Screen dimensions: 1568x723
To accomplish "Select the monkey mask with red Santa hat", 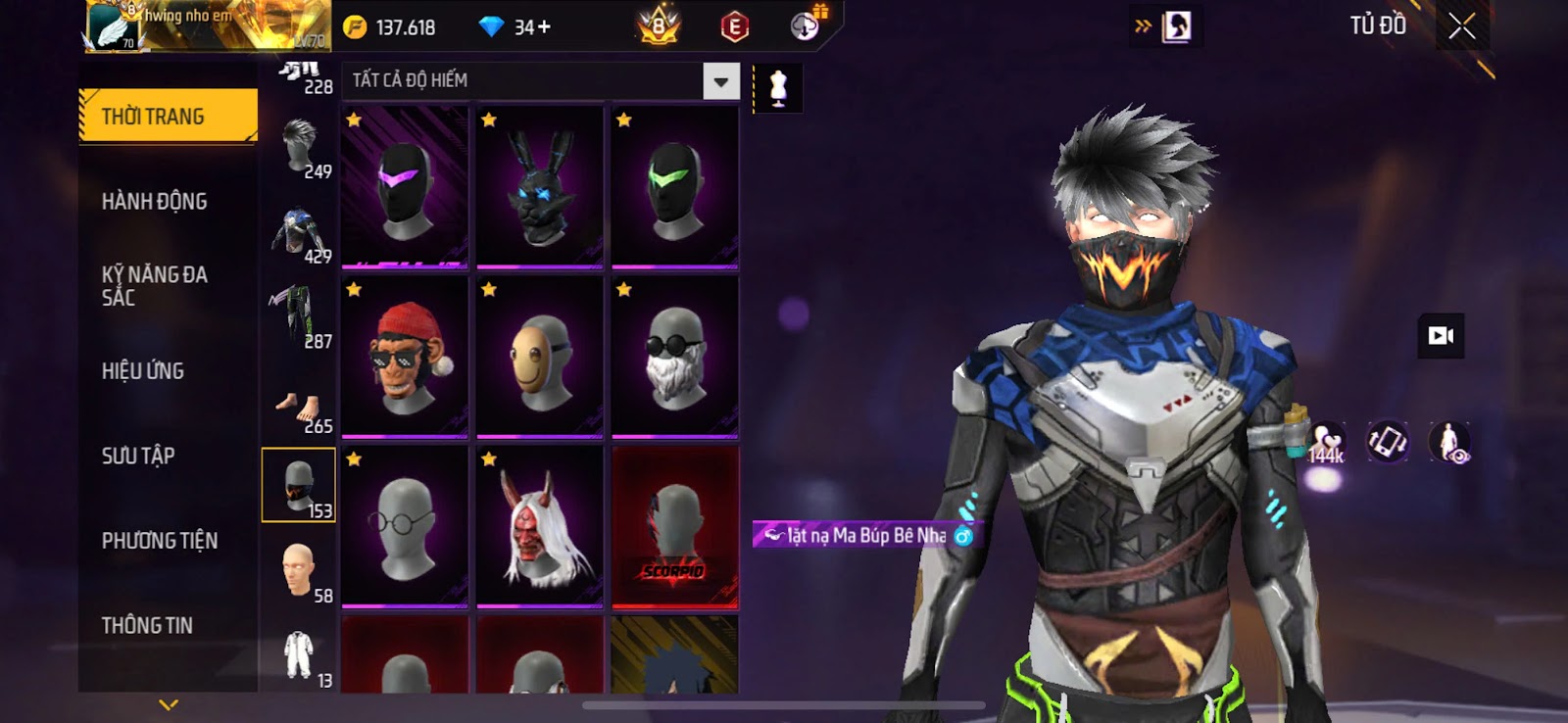I will (x=405, y=357).
